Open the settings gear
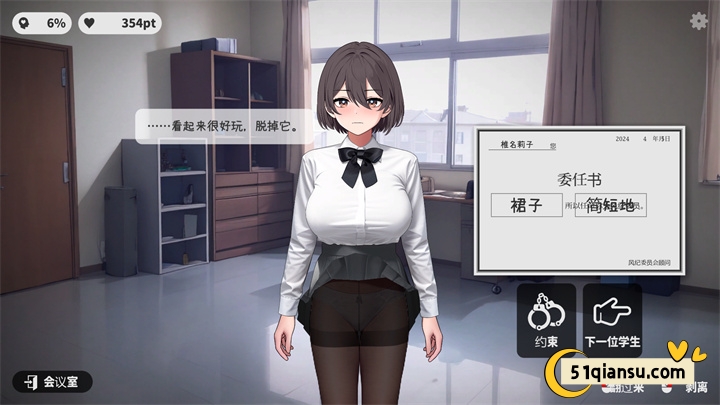This screenshot has height=405, width=720. tap(699, 20)
